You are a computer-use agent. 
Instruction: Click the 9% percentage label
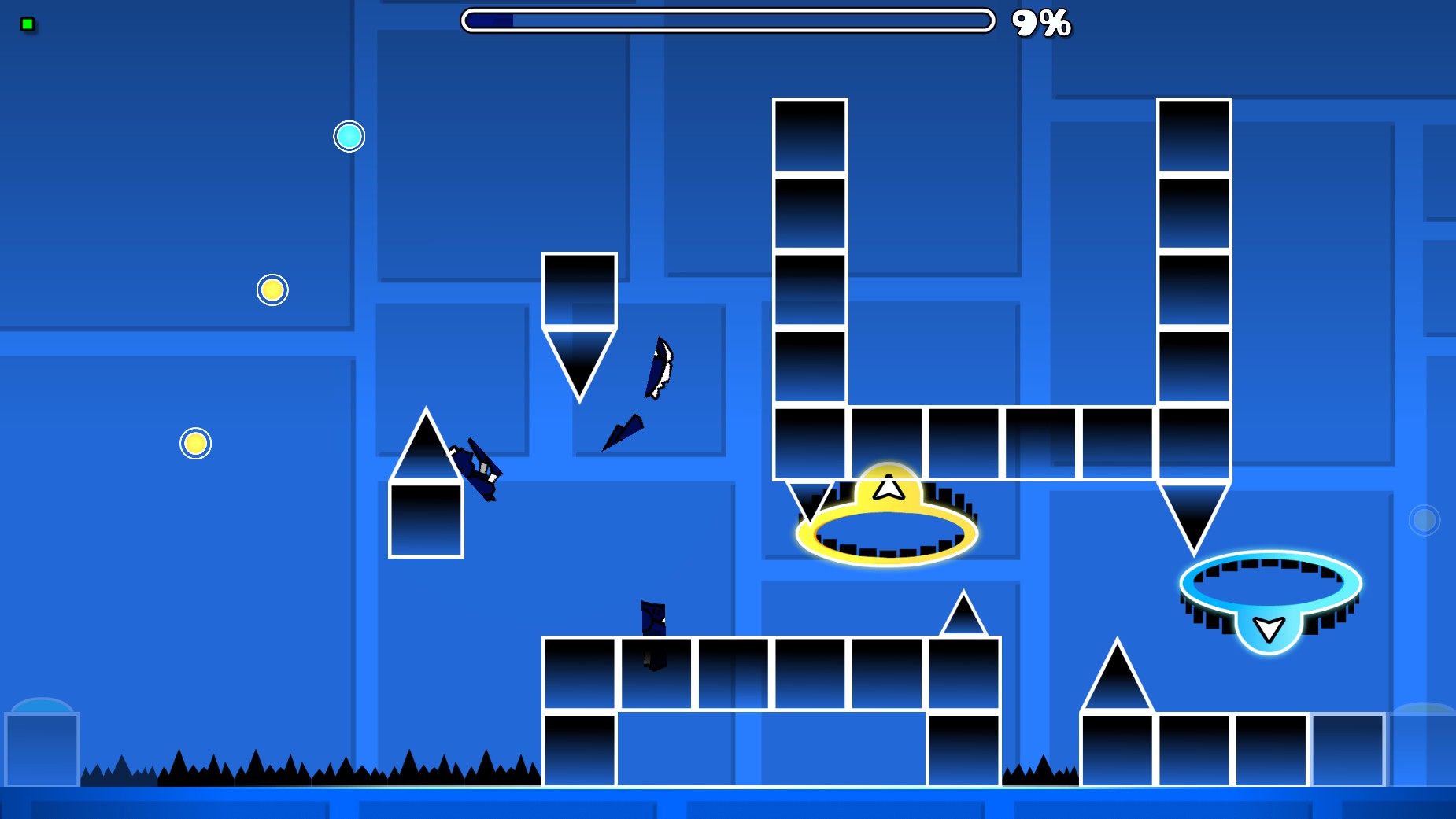(x=1040, y=24)
